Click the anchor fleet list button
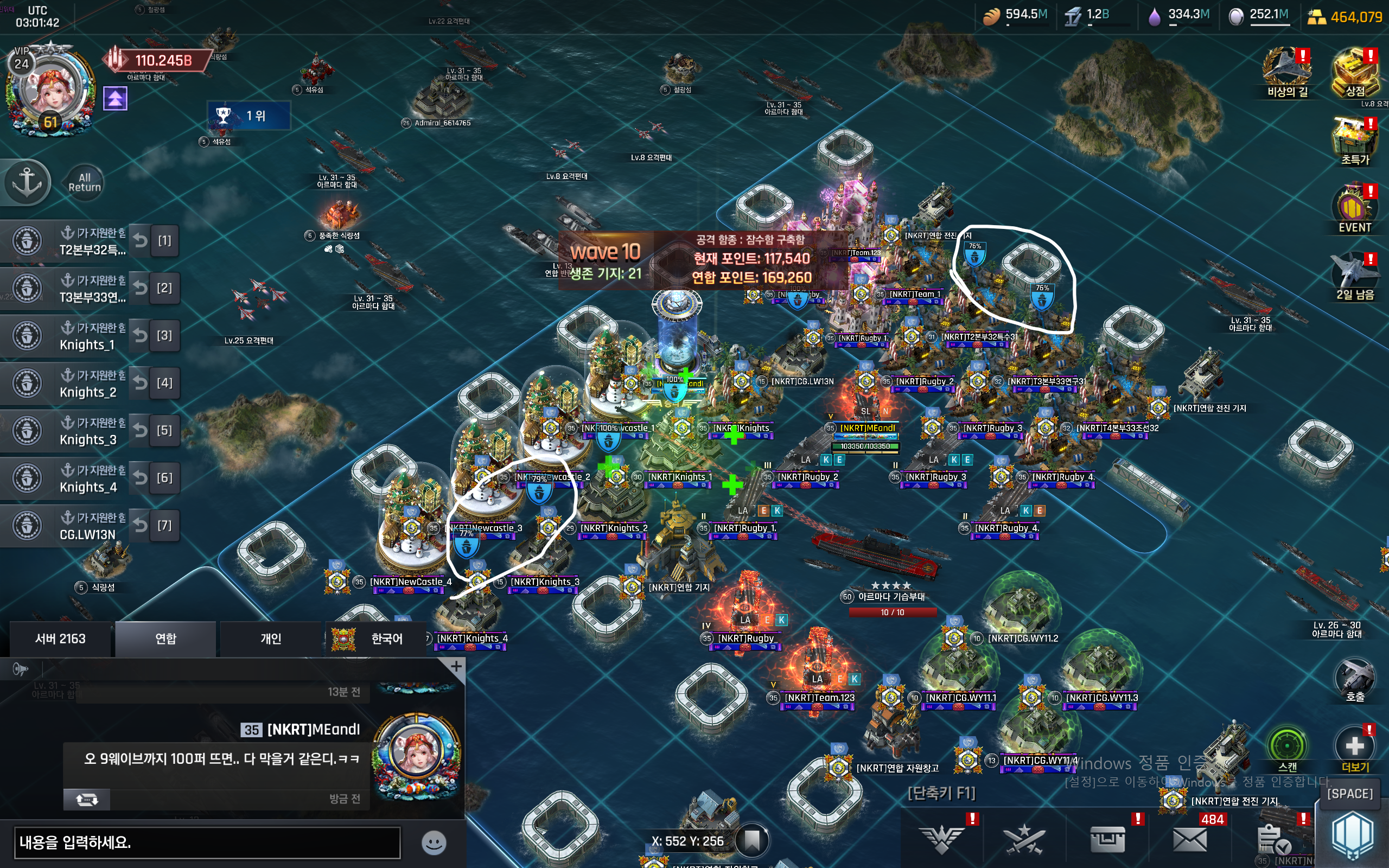This screenshot has width=1389, height=868. (x=27, y=183)
